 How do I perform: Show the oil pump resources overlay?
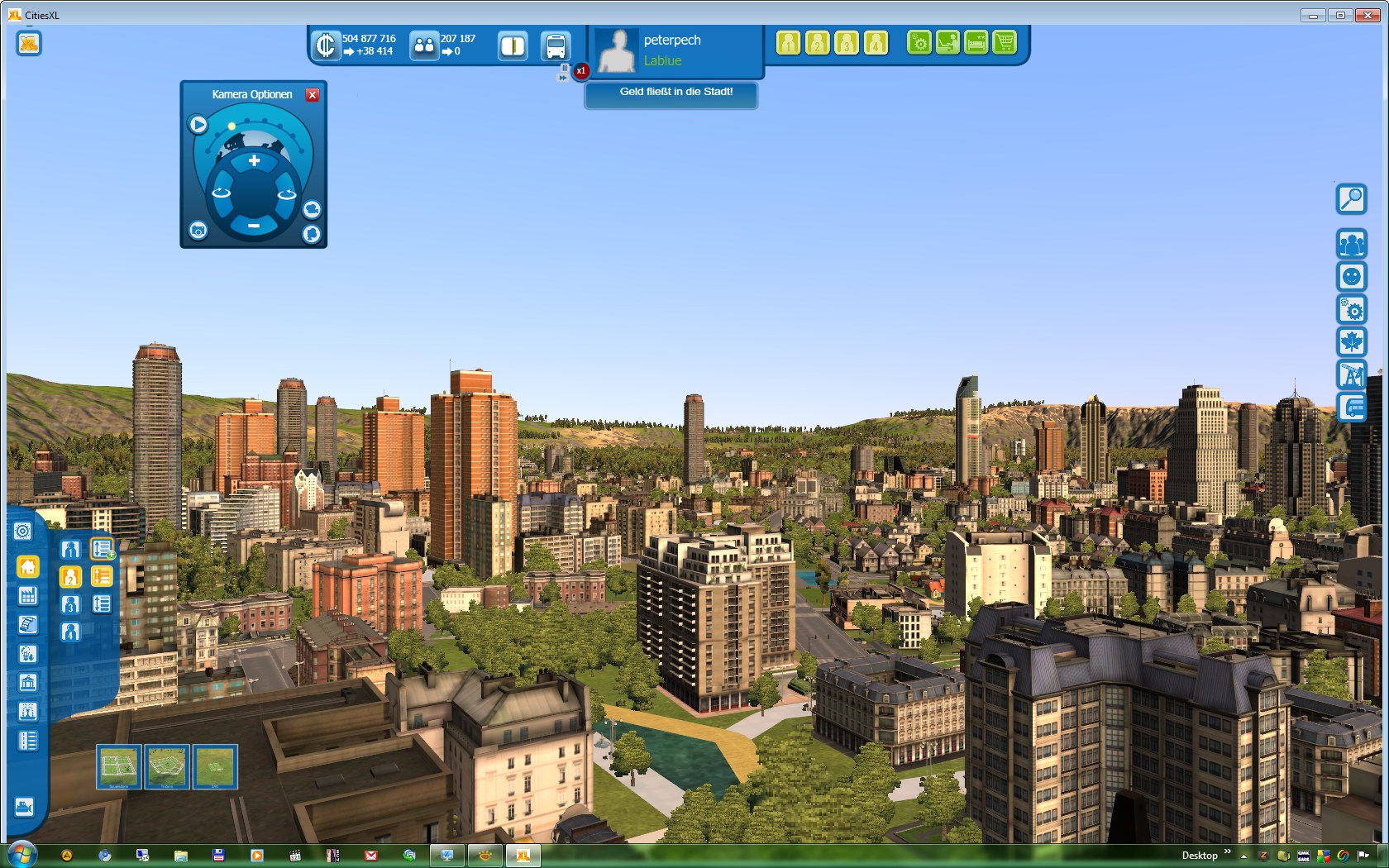(1351, 374)
